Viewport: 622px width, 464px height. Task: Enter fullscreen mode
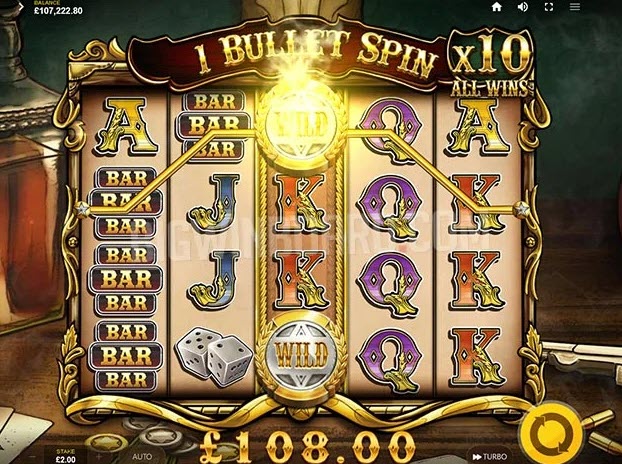(547, 7)
